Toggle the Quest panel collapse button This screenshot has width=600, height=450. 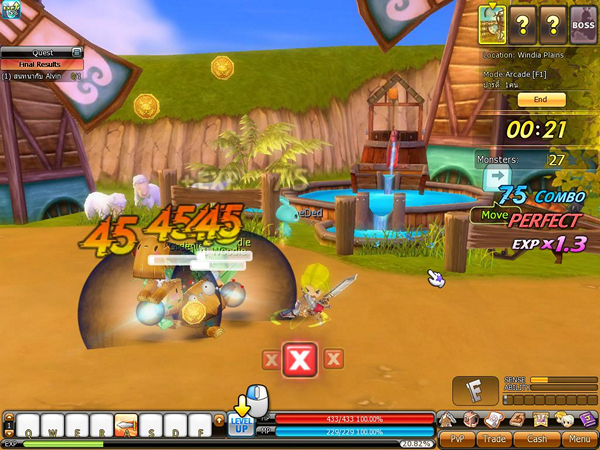point(76,52)
